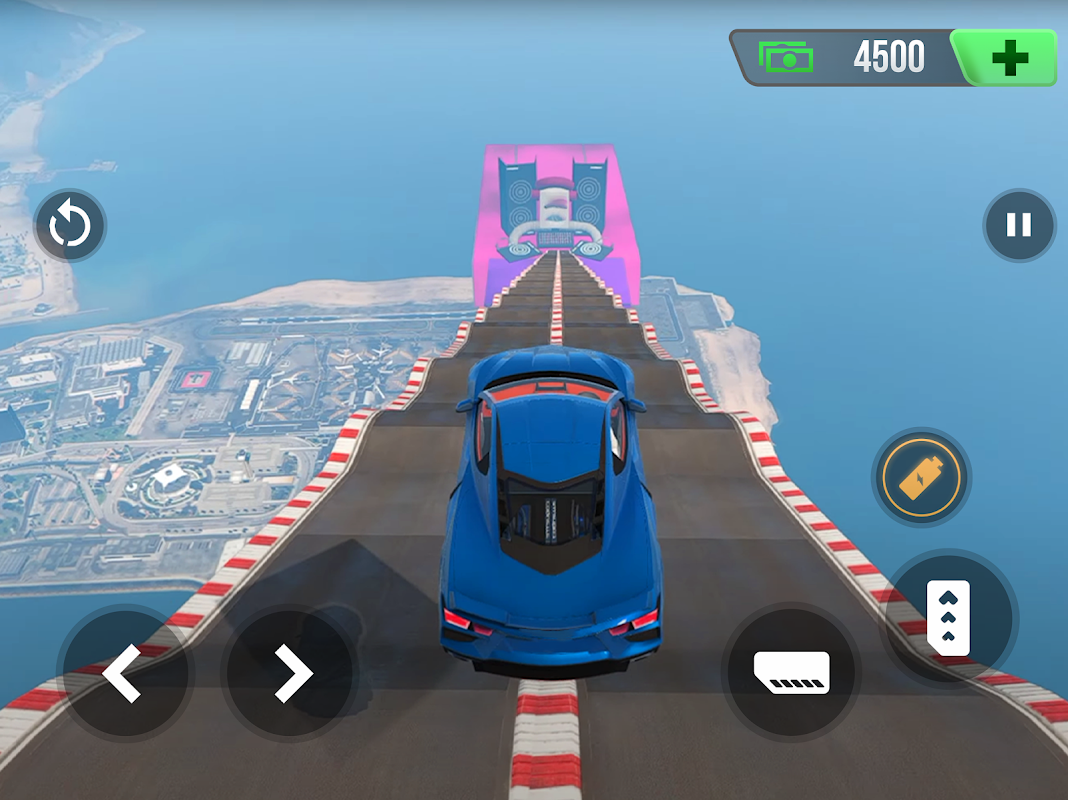
Task: Steer right with the right arrow
Action: point(291,672)
